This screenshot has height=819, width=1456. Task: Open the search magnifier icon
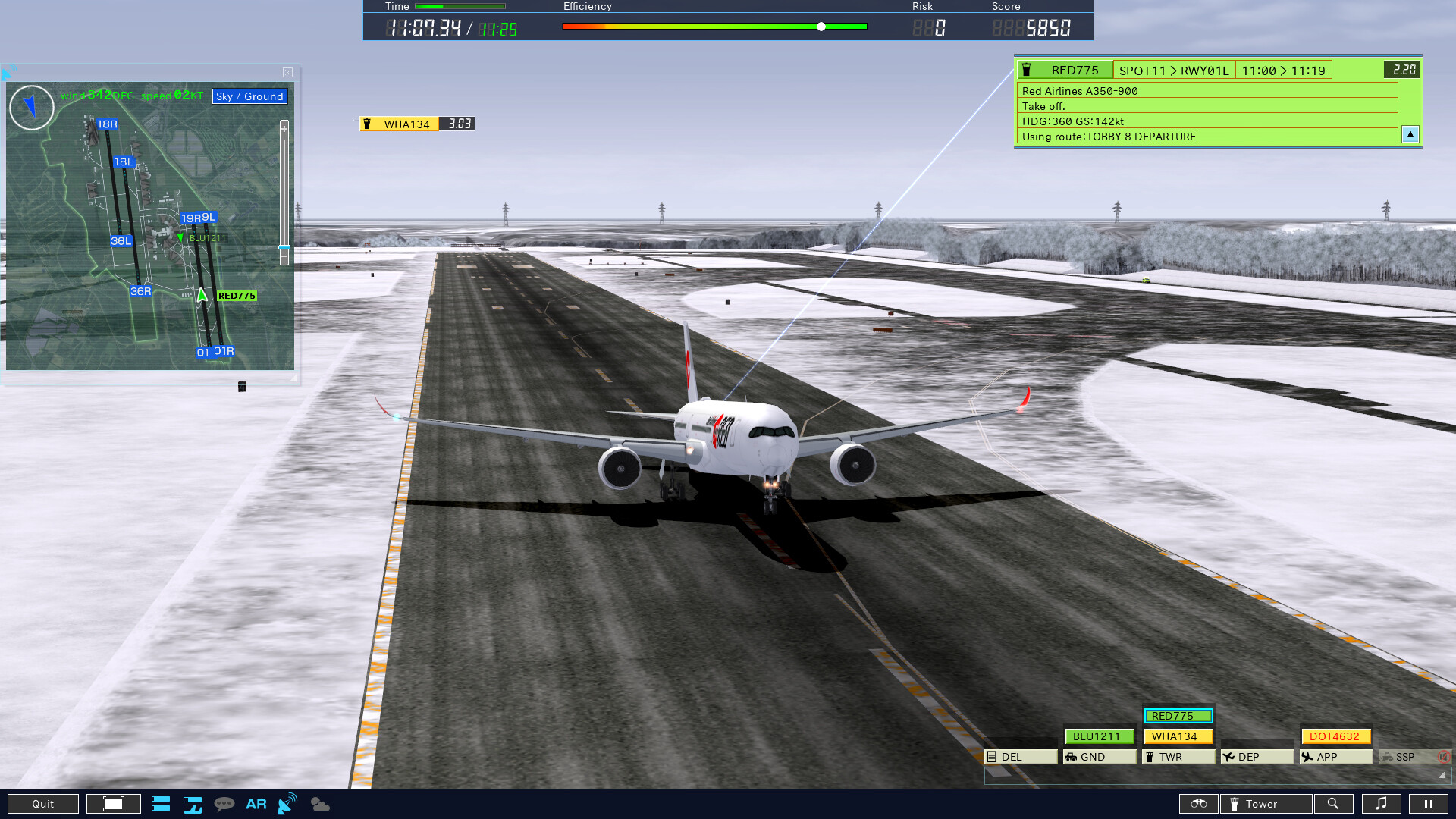(1335, 803)
